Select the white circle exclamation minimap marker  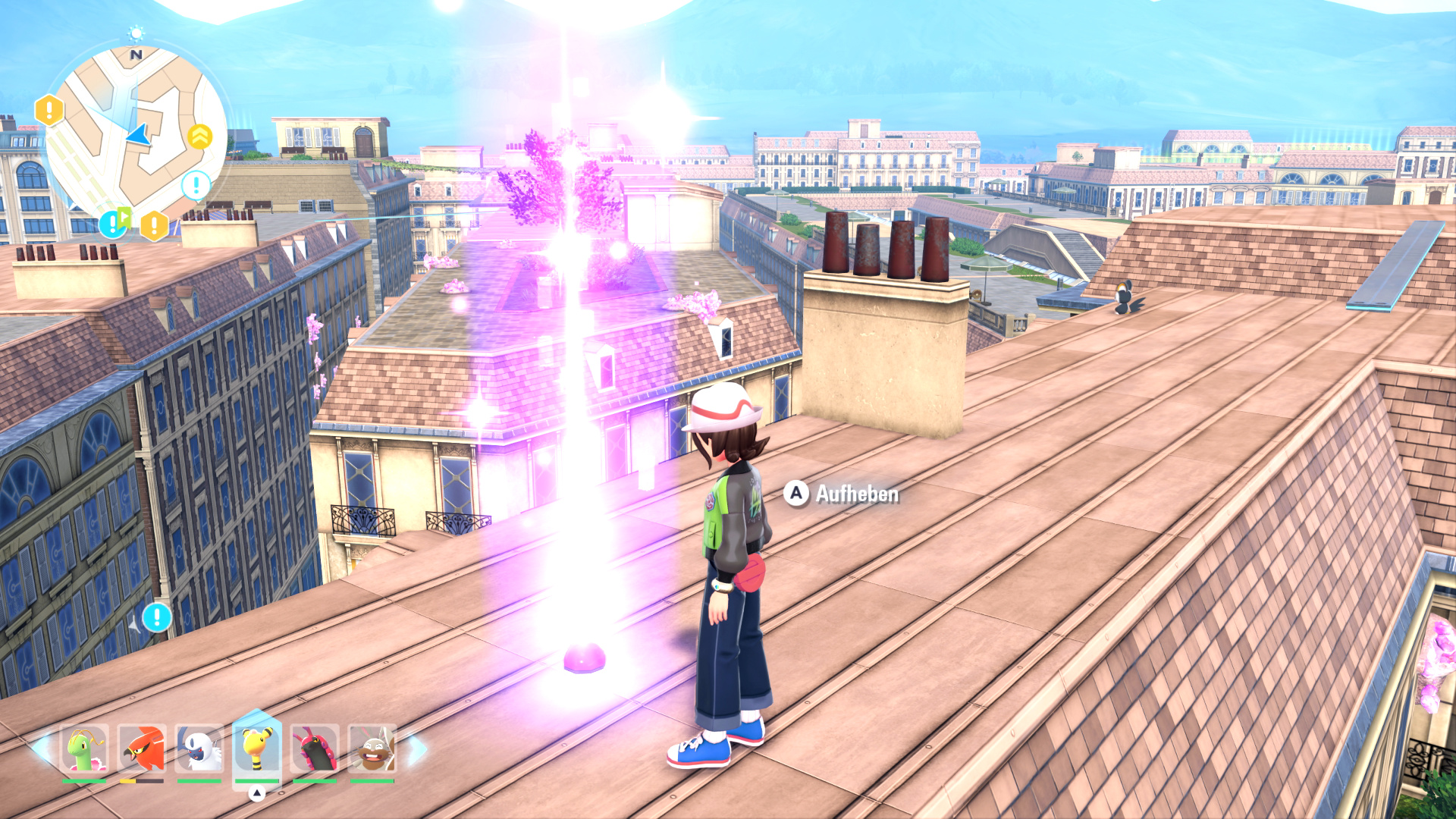[196, 184]
